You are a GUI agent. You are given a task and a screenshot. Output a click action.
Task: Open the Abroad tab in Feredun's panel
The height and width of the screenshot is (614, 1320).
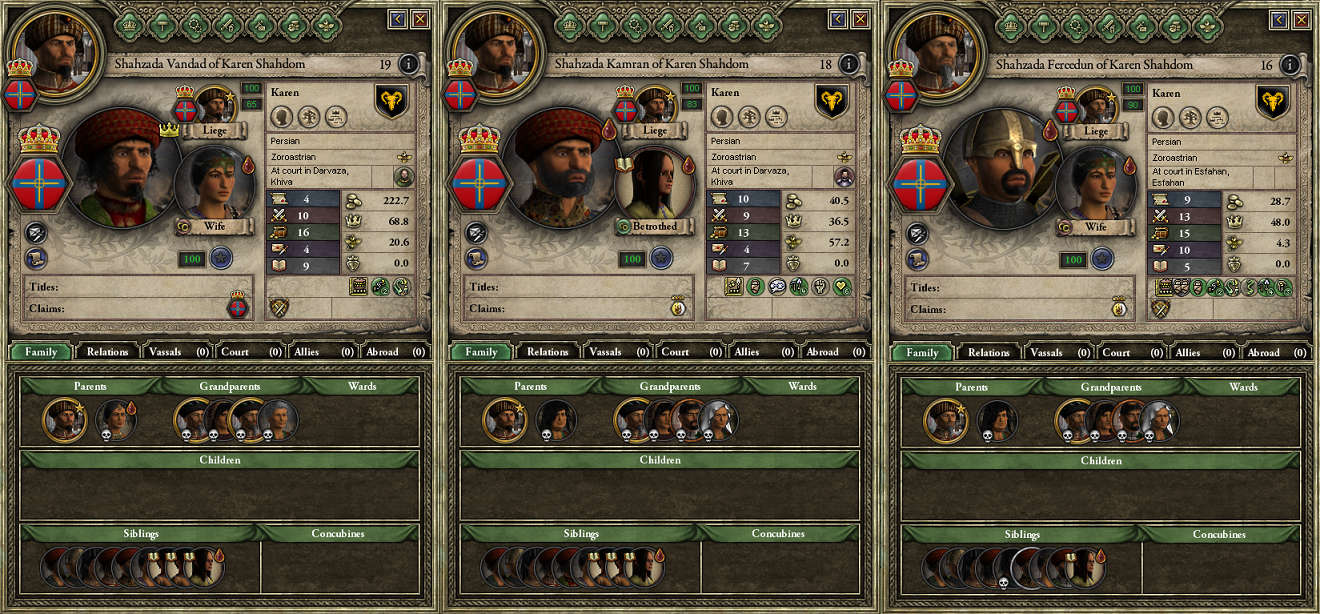click(x=1271, y=352)
